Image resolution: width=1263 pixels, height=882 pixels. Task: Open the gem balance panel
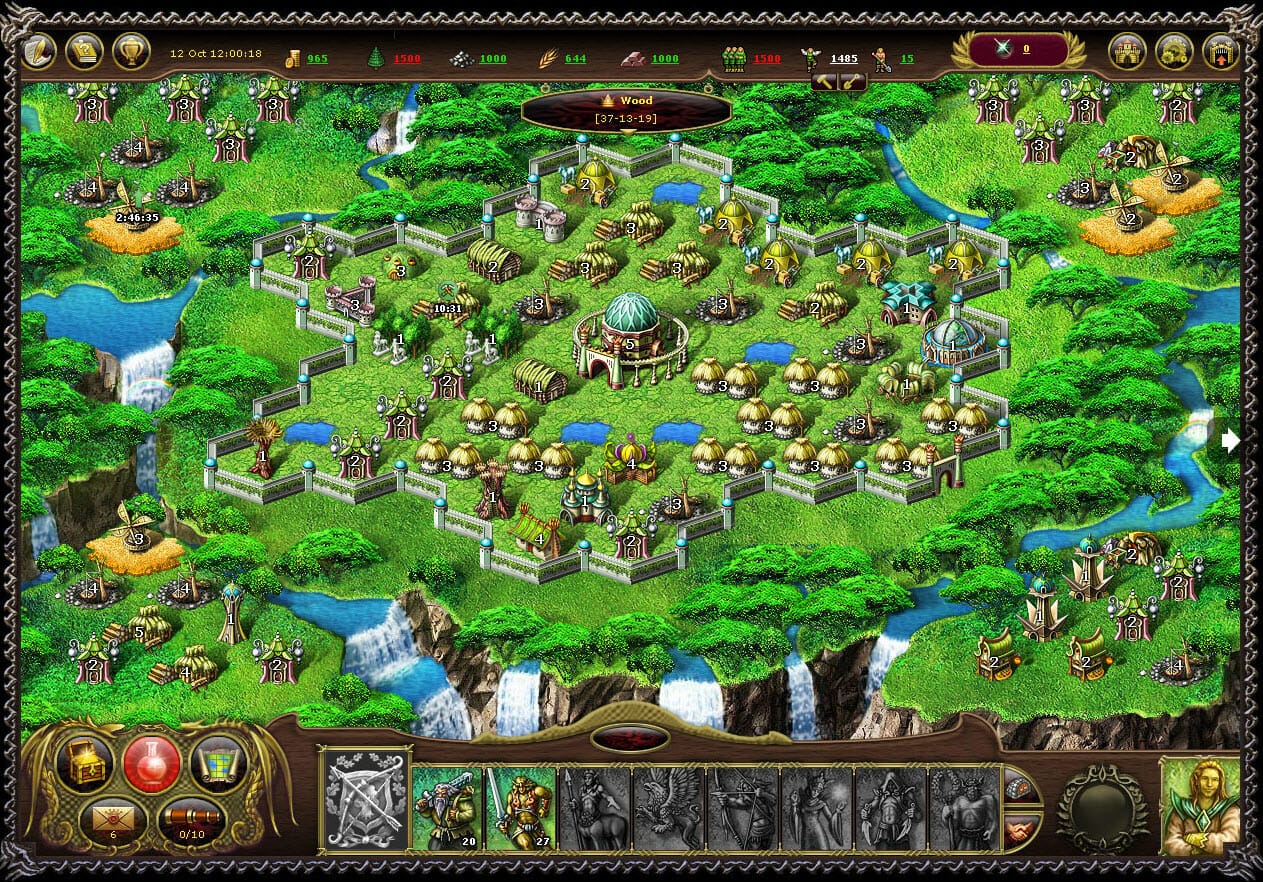coord(1020,49)
